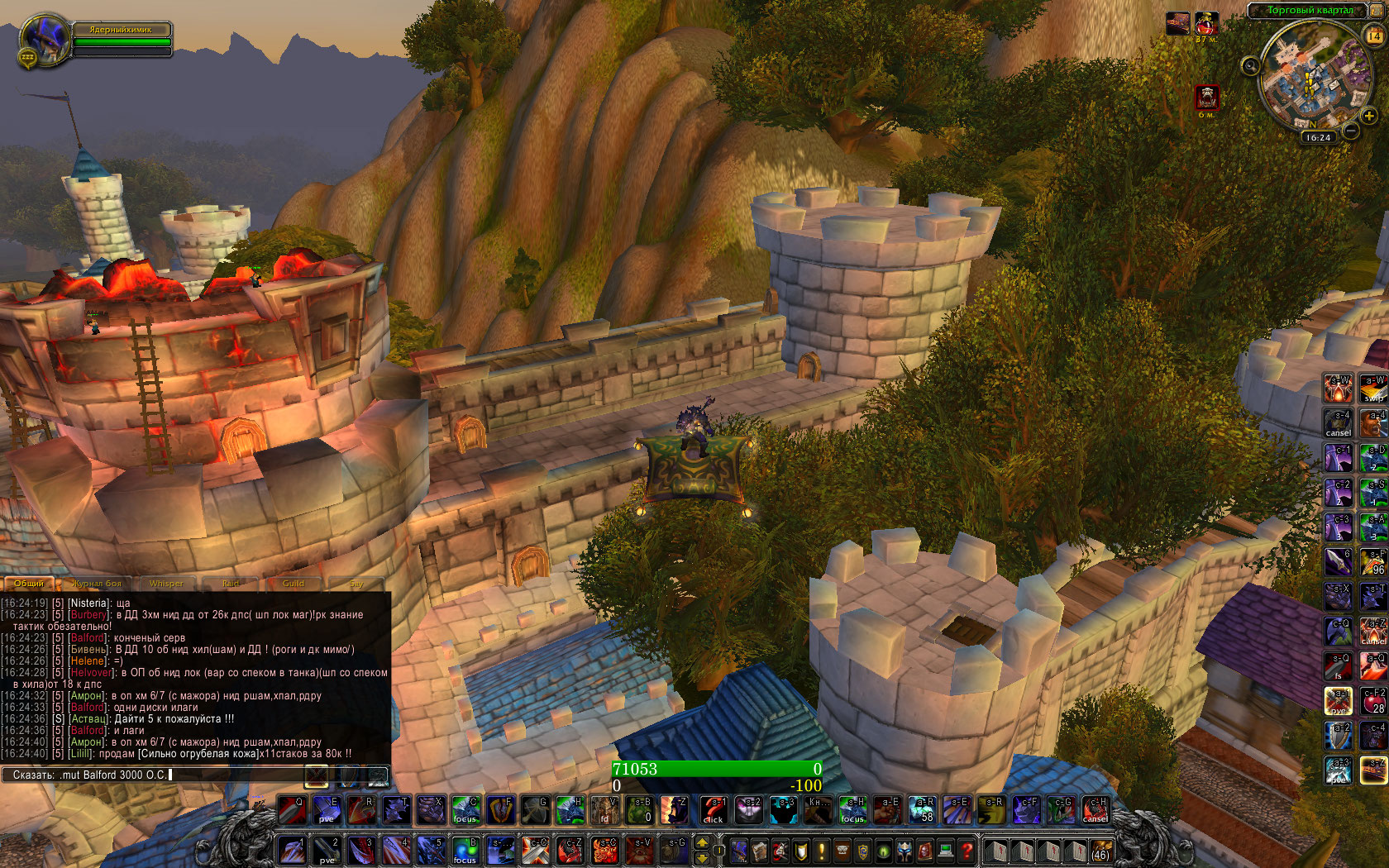The image size is (1389, 868).
Task: Click the red potion buff icon
Action: tap(1206, 23)
